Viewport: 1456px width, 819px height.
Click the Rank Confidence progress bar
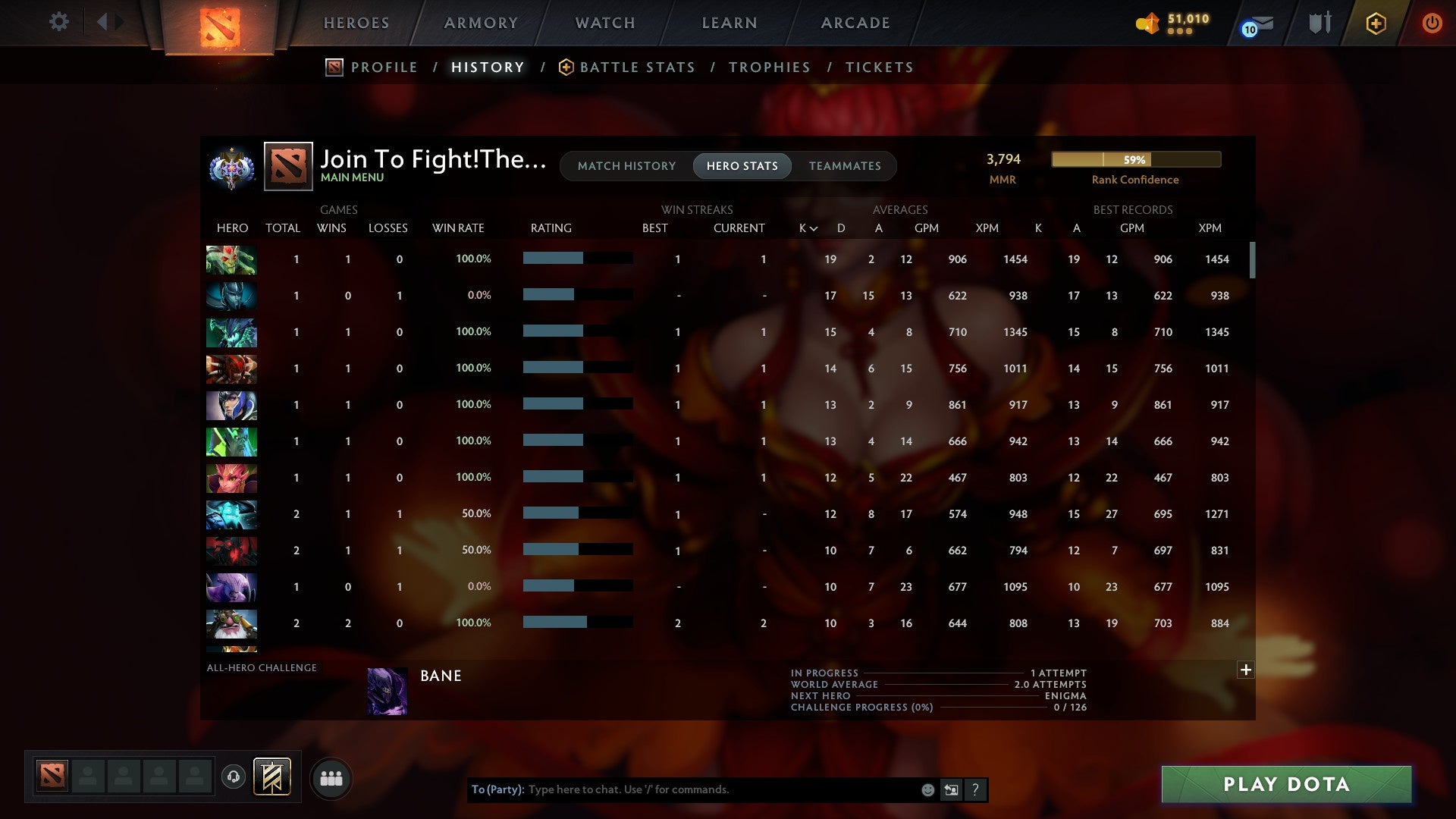point(1135,160)
